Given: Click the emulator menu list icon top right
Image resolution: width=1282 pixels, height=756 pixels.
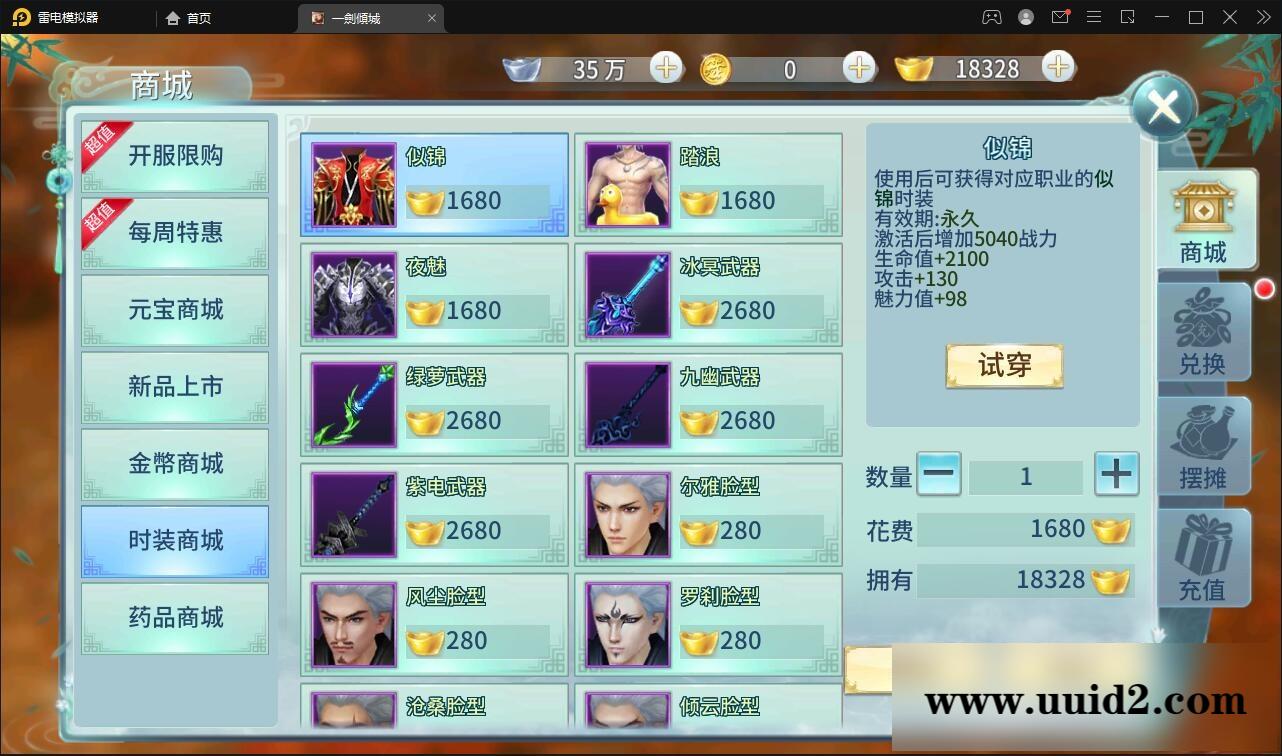Looking at the screenshot, I should [x=1094, y=17].
